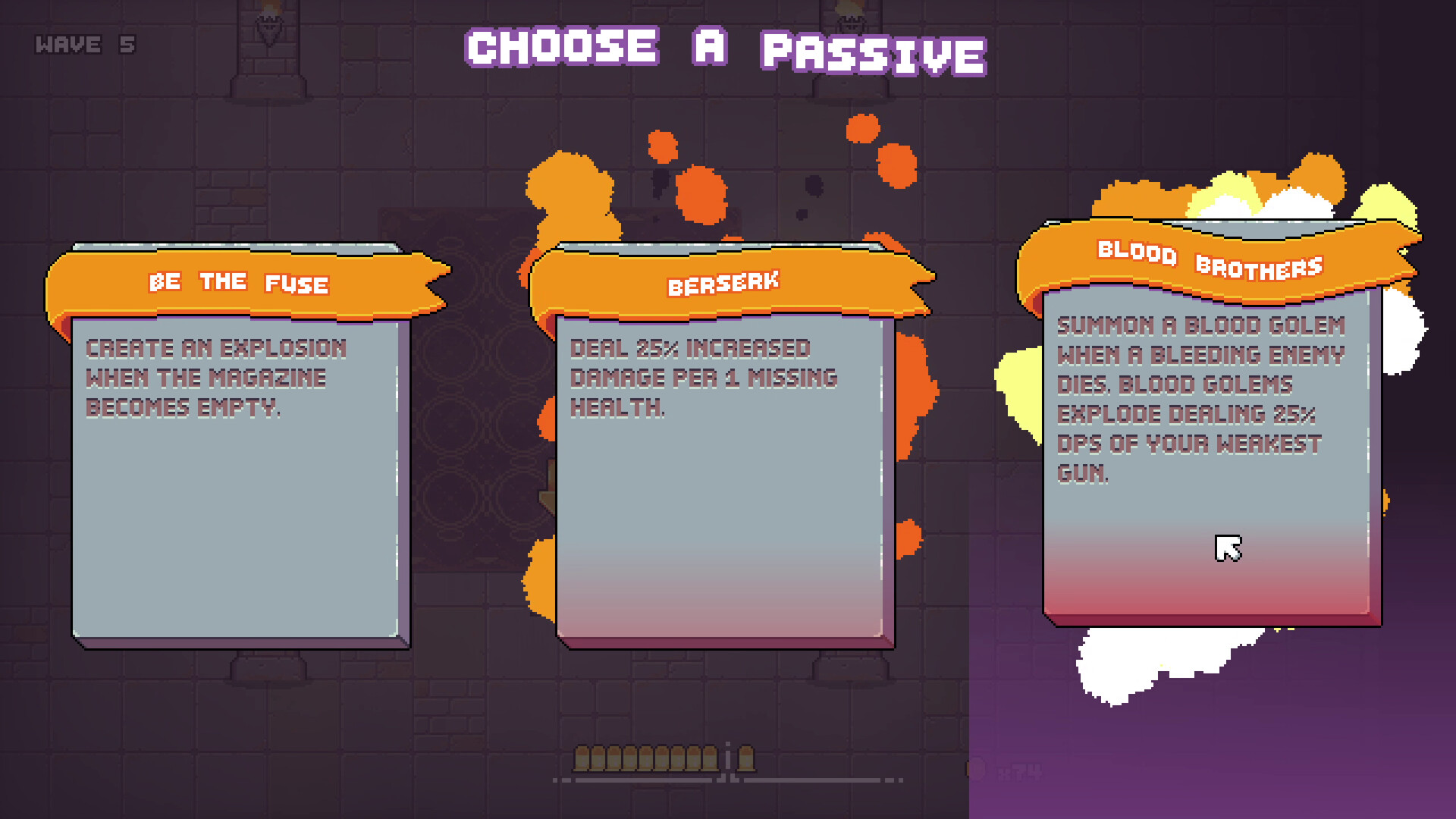Click the Berserk damage description text

pos(703,377)
